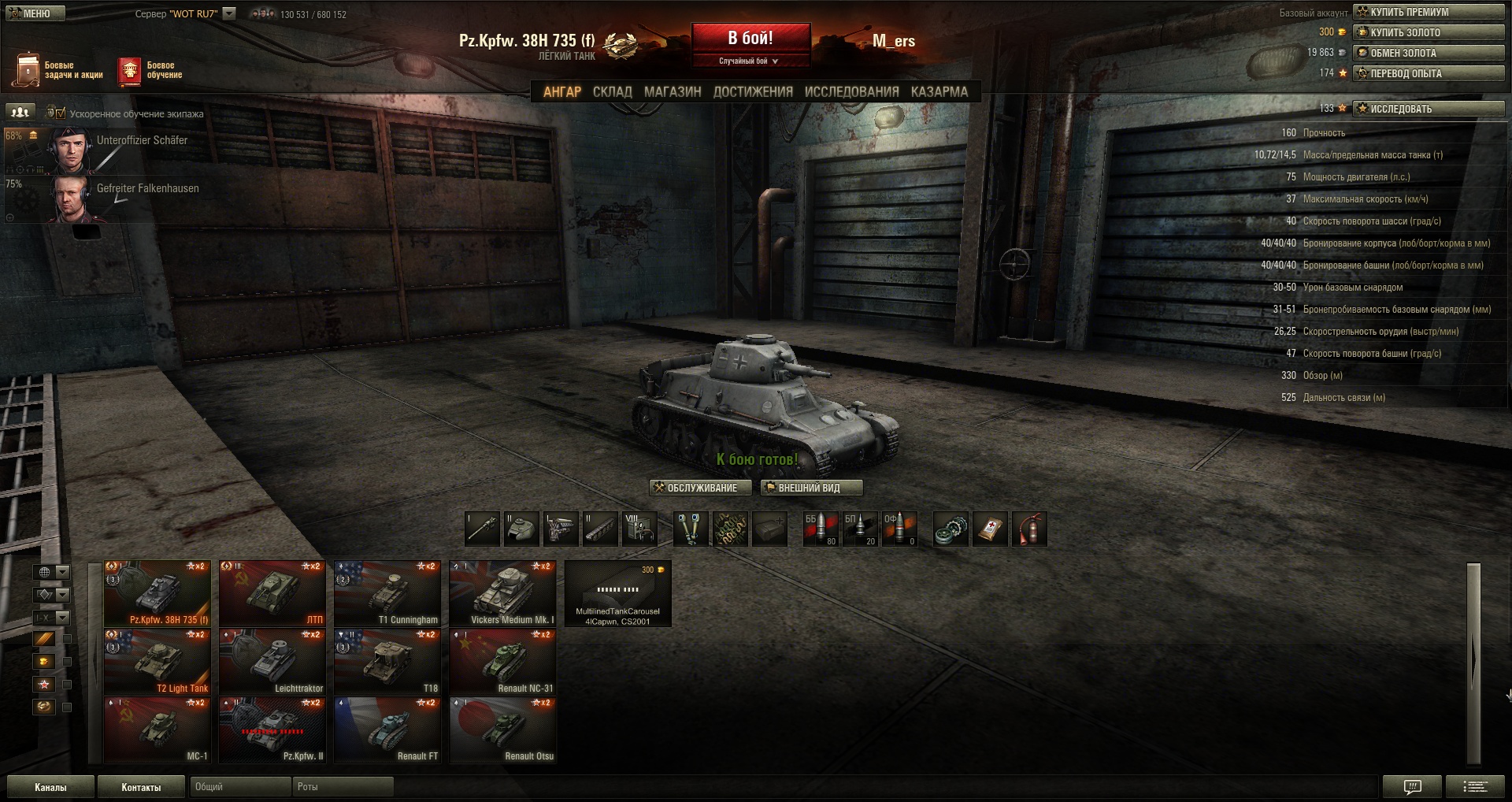
Task: Open ВНЕШНИЙ ВИД customization
Action: (x=811, y=488)
